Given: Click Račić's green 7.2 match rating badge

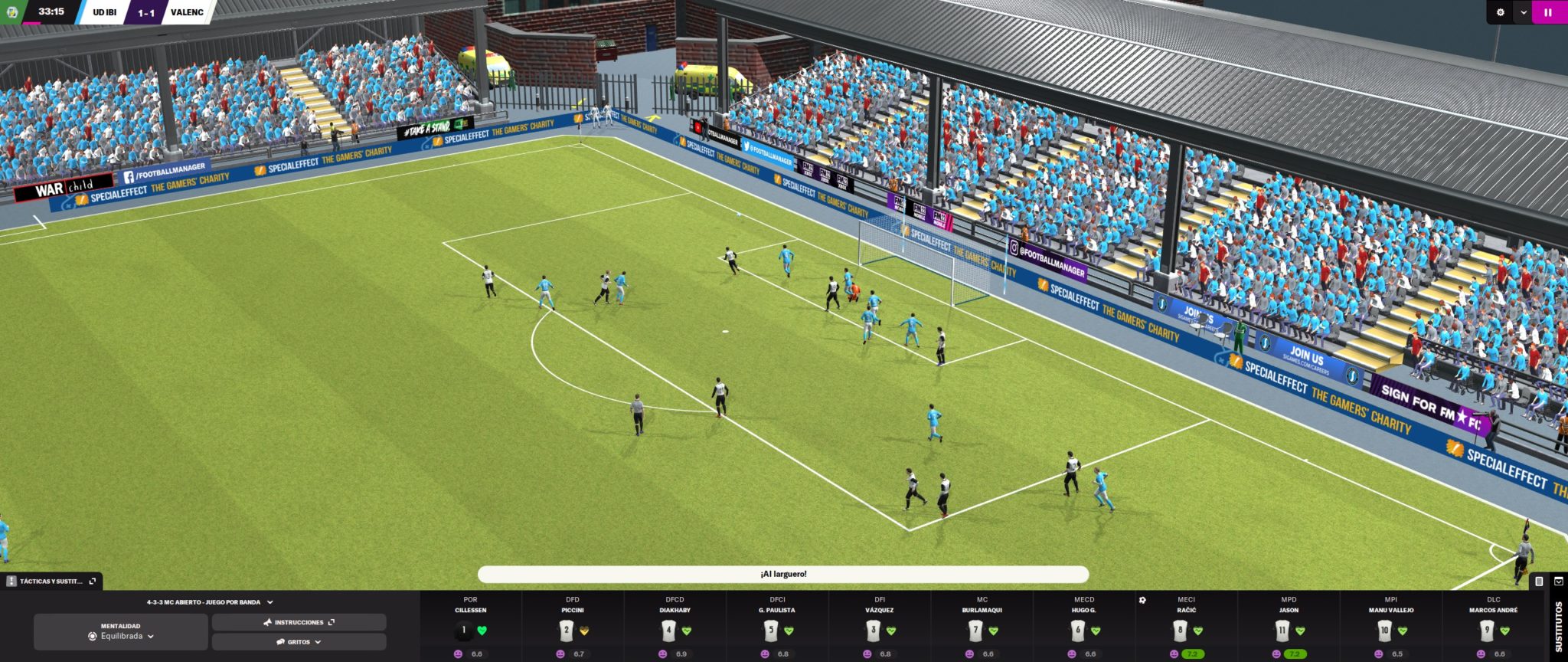Looking at the screenshot, I should tap(1194, 653).
